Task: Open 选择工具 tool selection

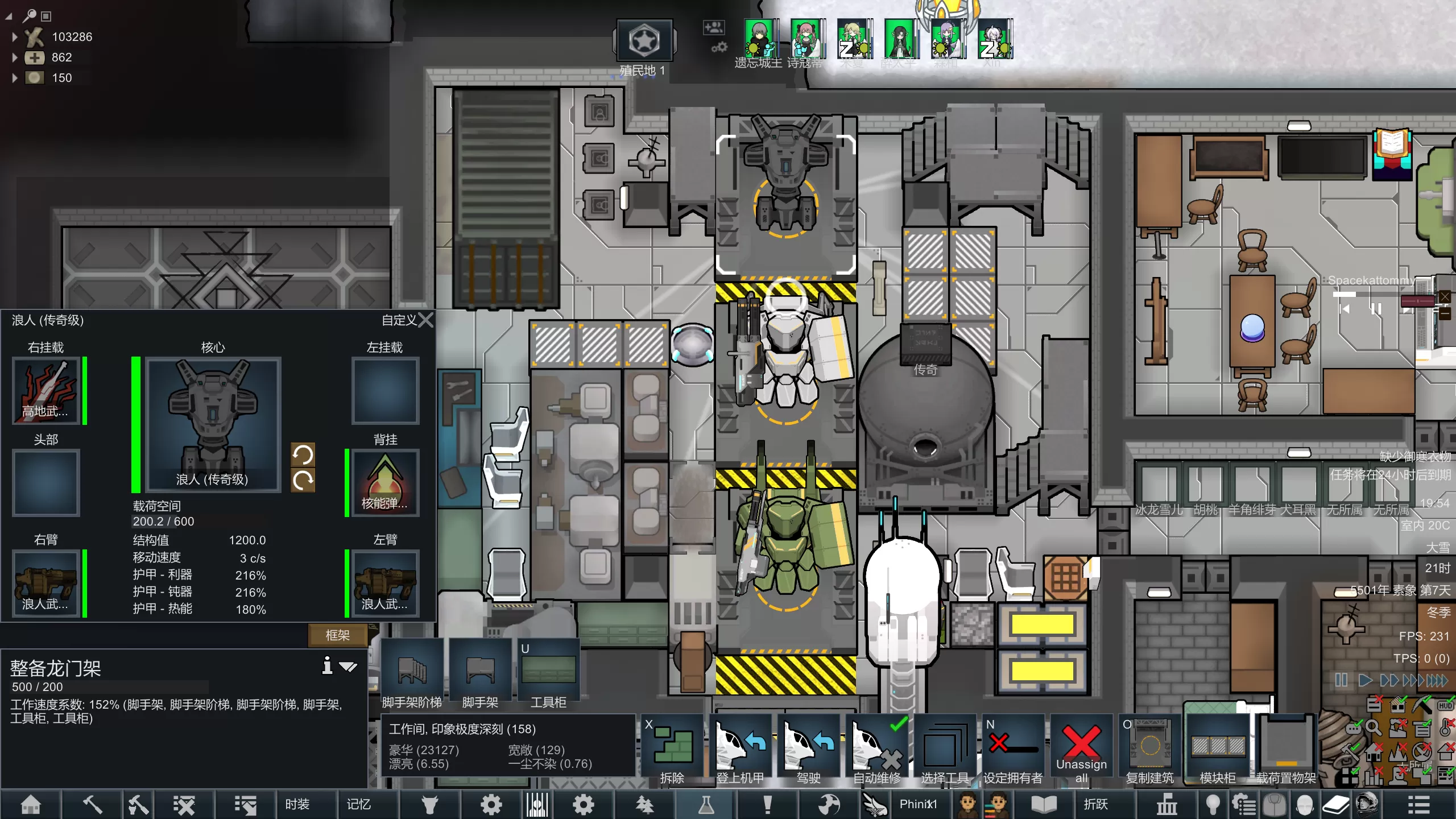Action: click(945, 750)
